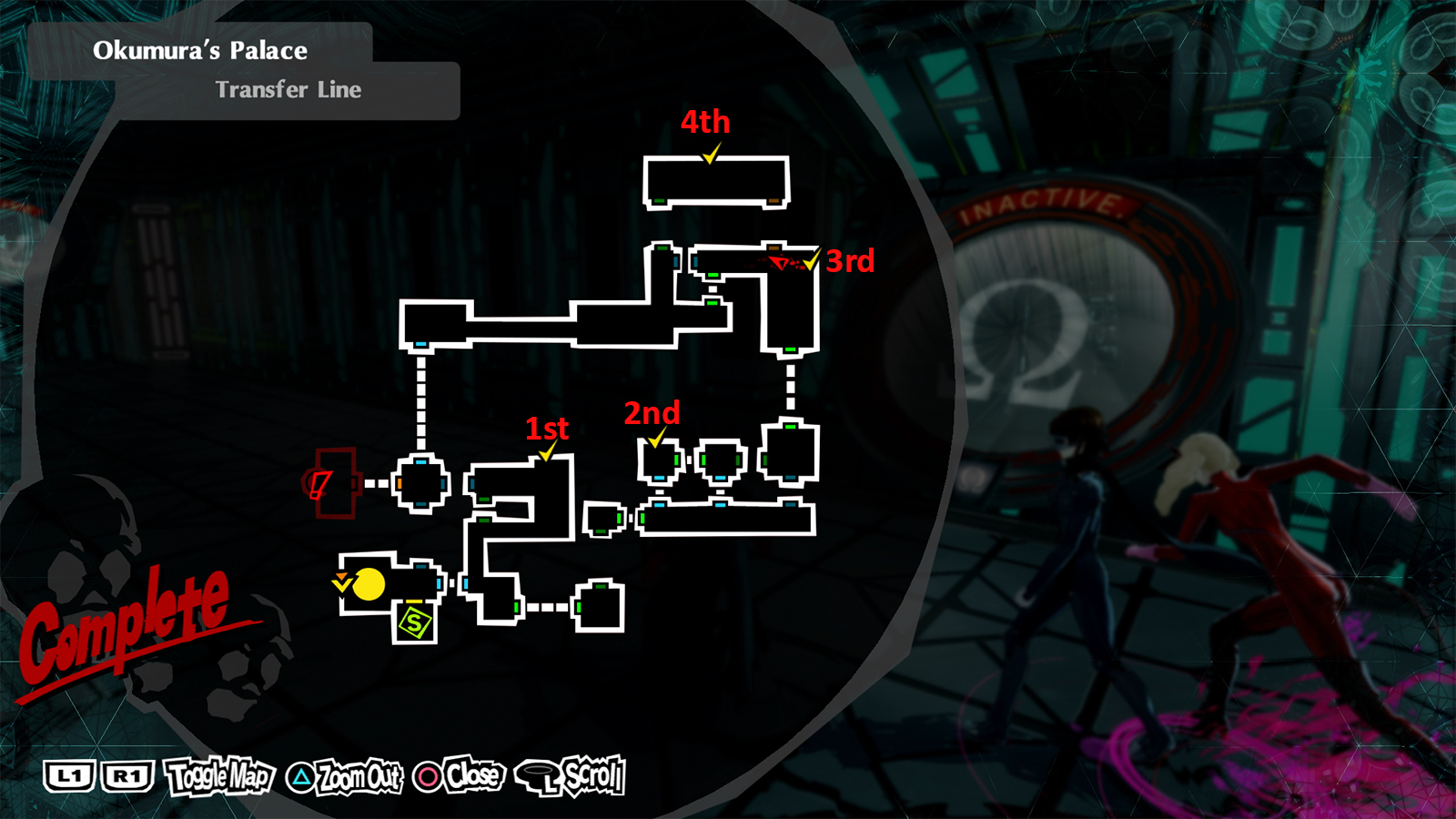Click the Okumura's Palace title banner

click(200, 52)
